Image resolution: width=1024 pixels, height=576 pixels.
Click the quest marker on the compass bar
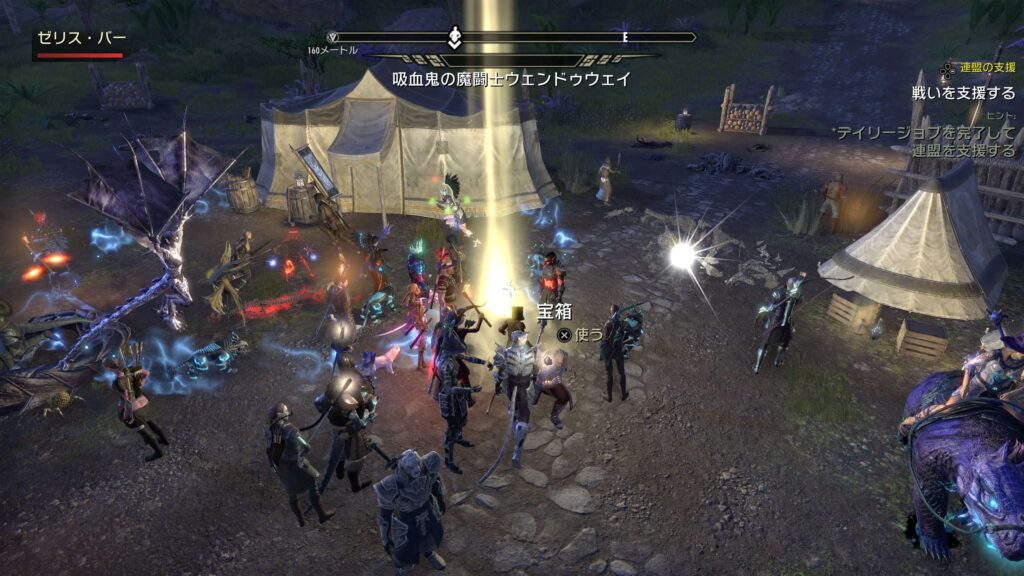click(x=454, y=38)
